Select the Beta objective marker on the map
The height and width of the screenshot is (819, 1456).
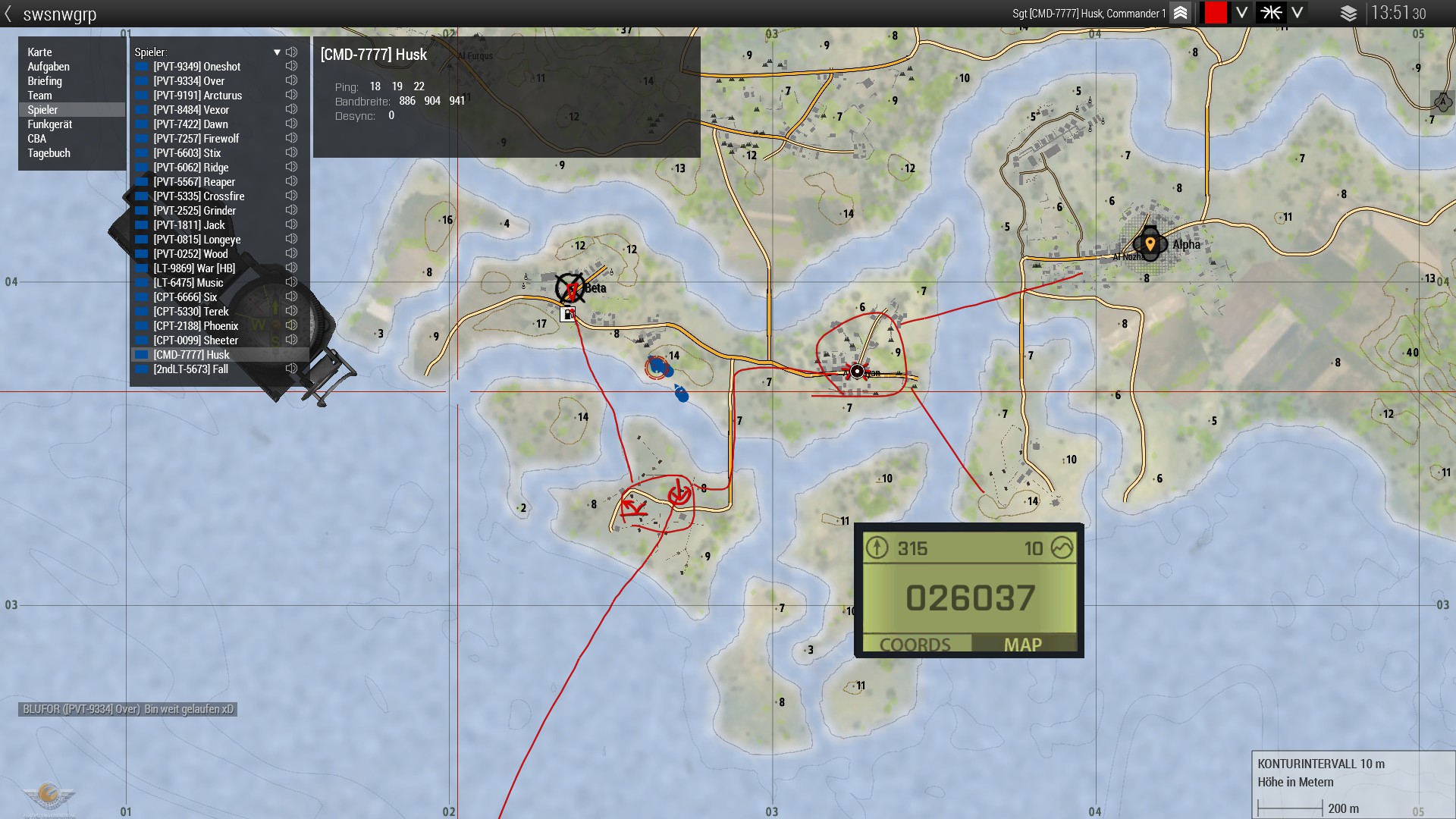[x=570, y=288]
